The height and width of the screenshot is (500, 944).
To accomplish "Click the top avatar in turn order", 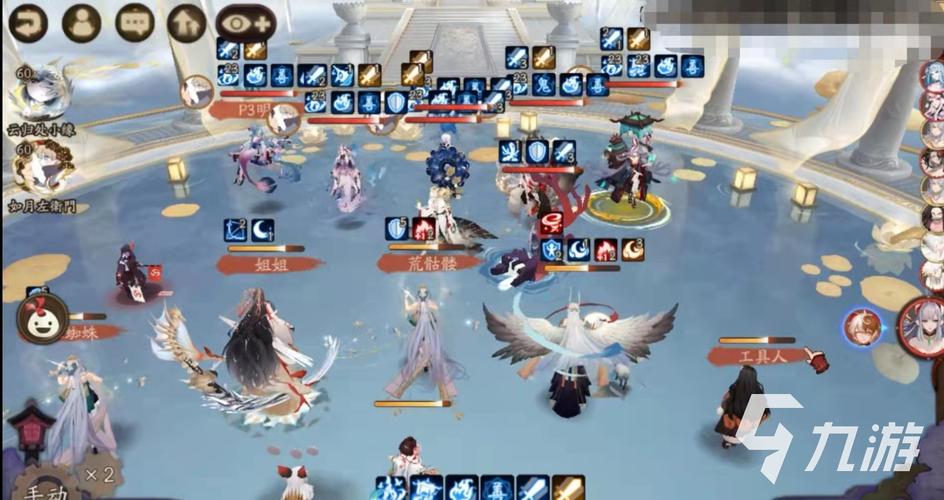I will tap(933, 76).
